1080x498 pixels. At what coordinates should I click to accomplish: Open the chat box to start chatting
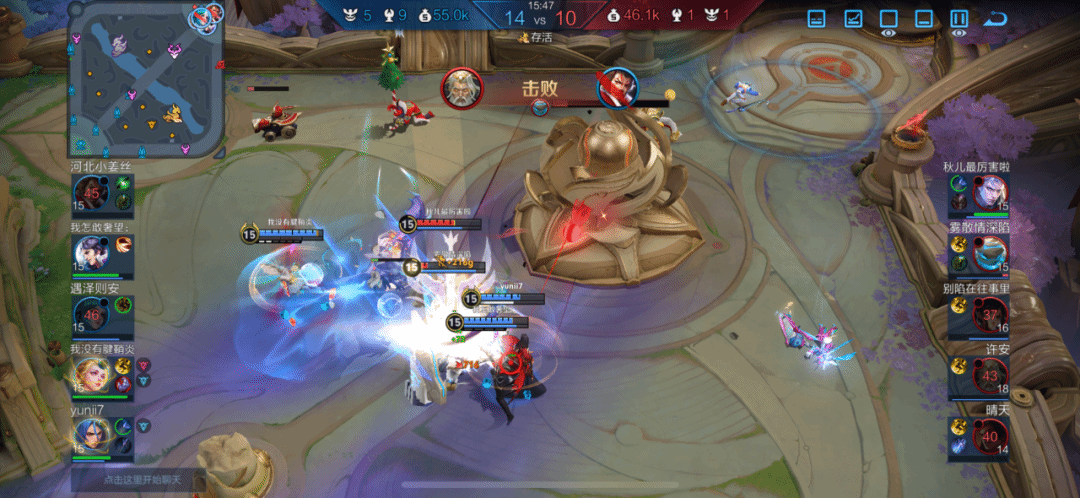138,480
